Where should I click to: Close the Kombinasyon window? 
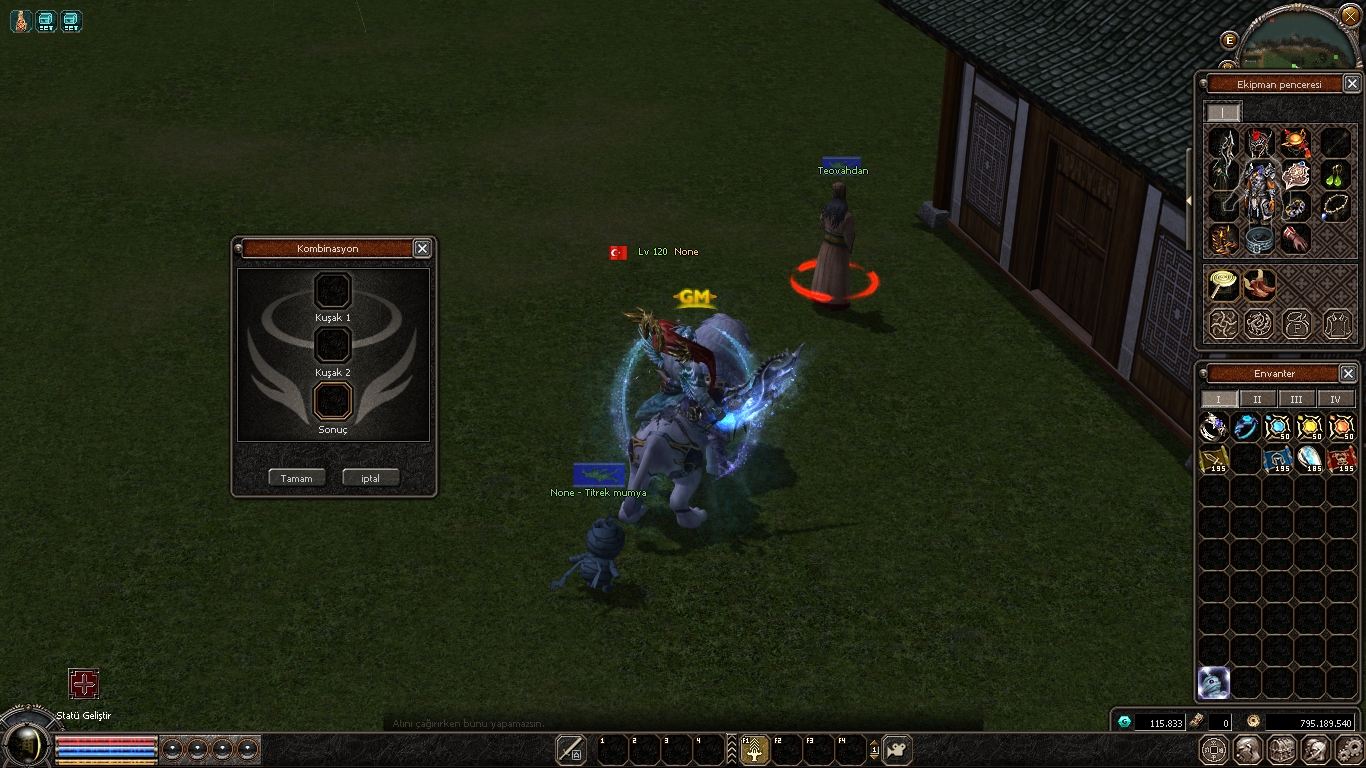click(x=422, y=249)
